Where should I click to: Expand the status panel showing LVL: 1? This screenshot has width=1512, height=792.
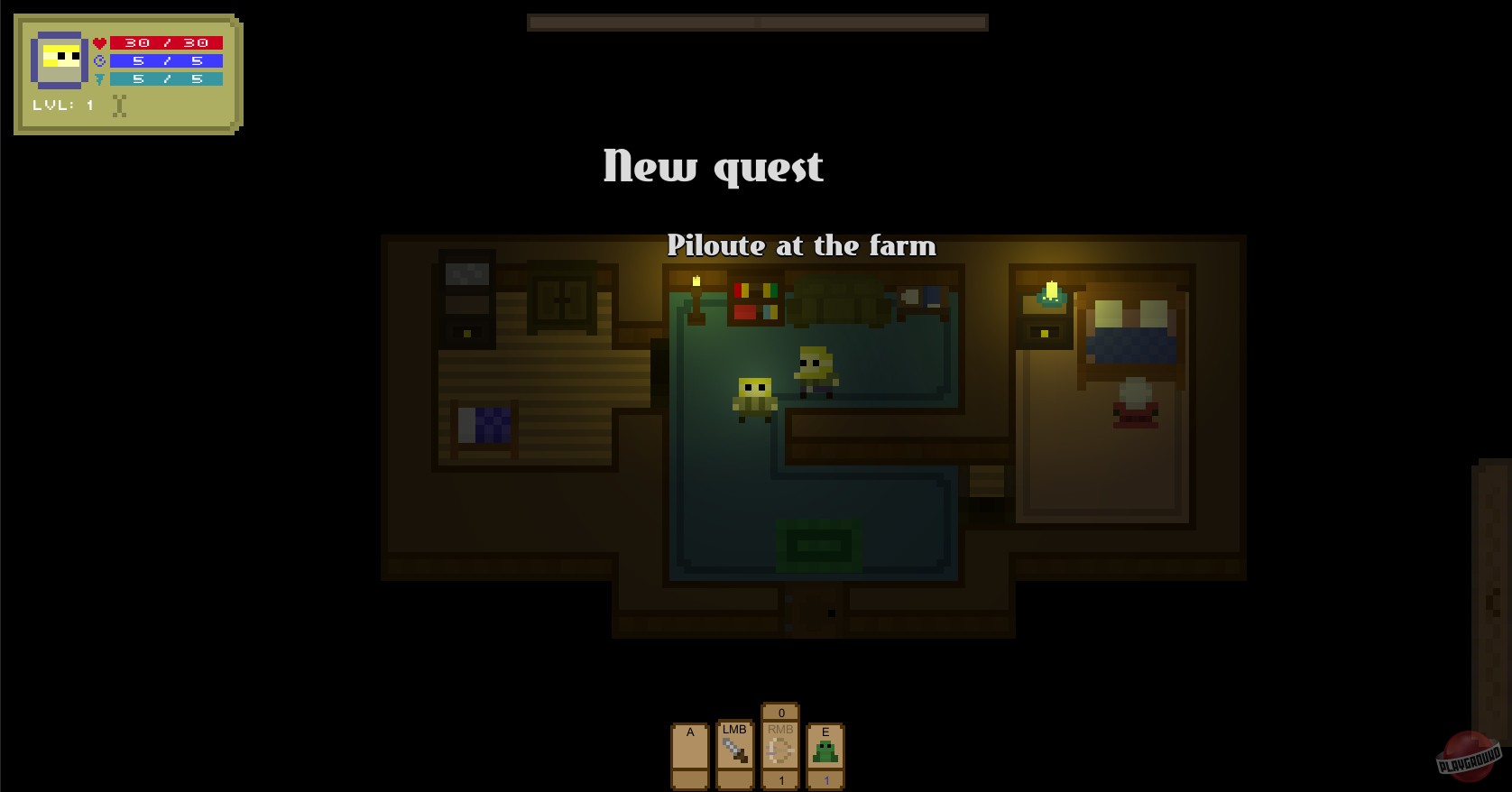pos(124,72)
